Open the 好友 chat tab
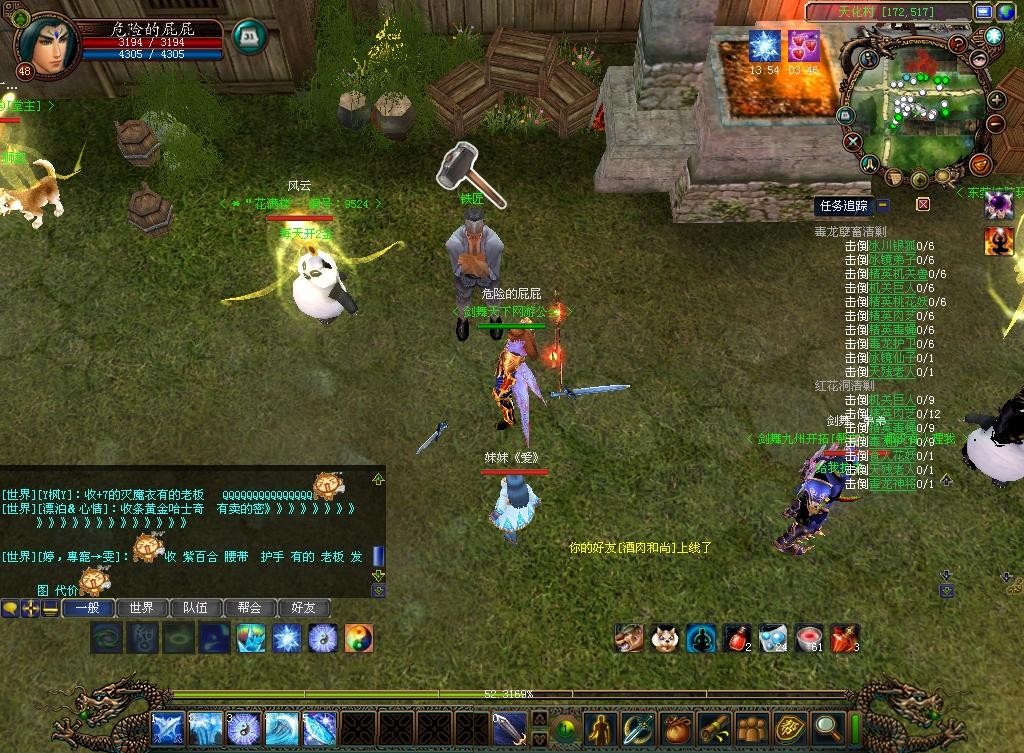Screen dimensions: 1024x753 tap(304, 608)
